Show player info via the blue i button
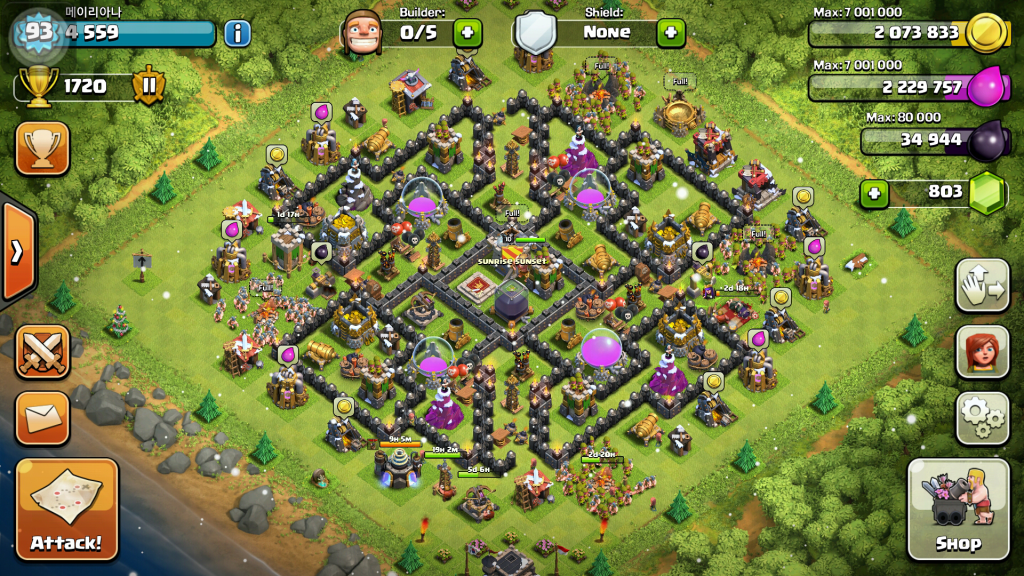The height and width of the screenshot is (576, 1024). click(x=237, y=33)
